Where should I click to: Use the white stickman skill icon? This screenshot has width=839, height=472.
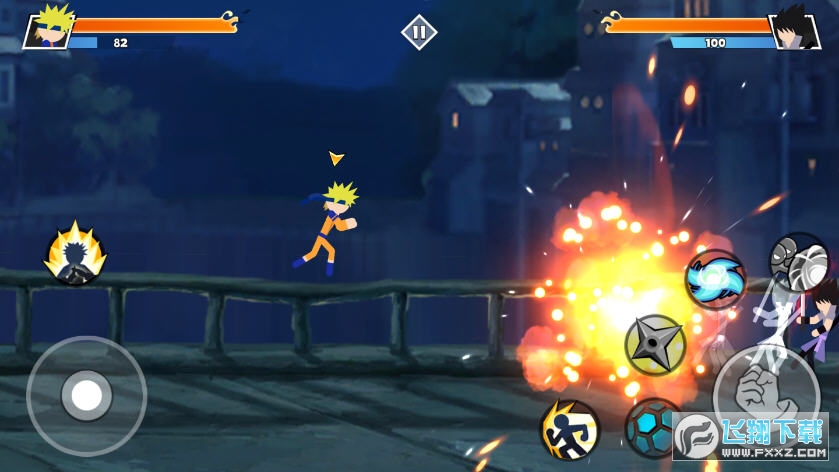coord(798,262)
